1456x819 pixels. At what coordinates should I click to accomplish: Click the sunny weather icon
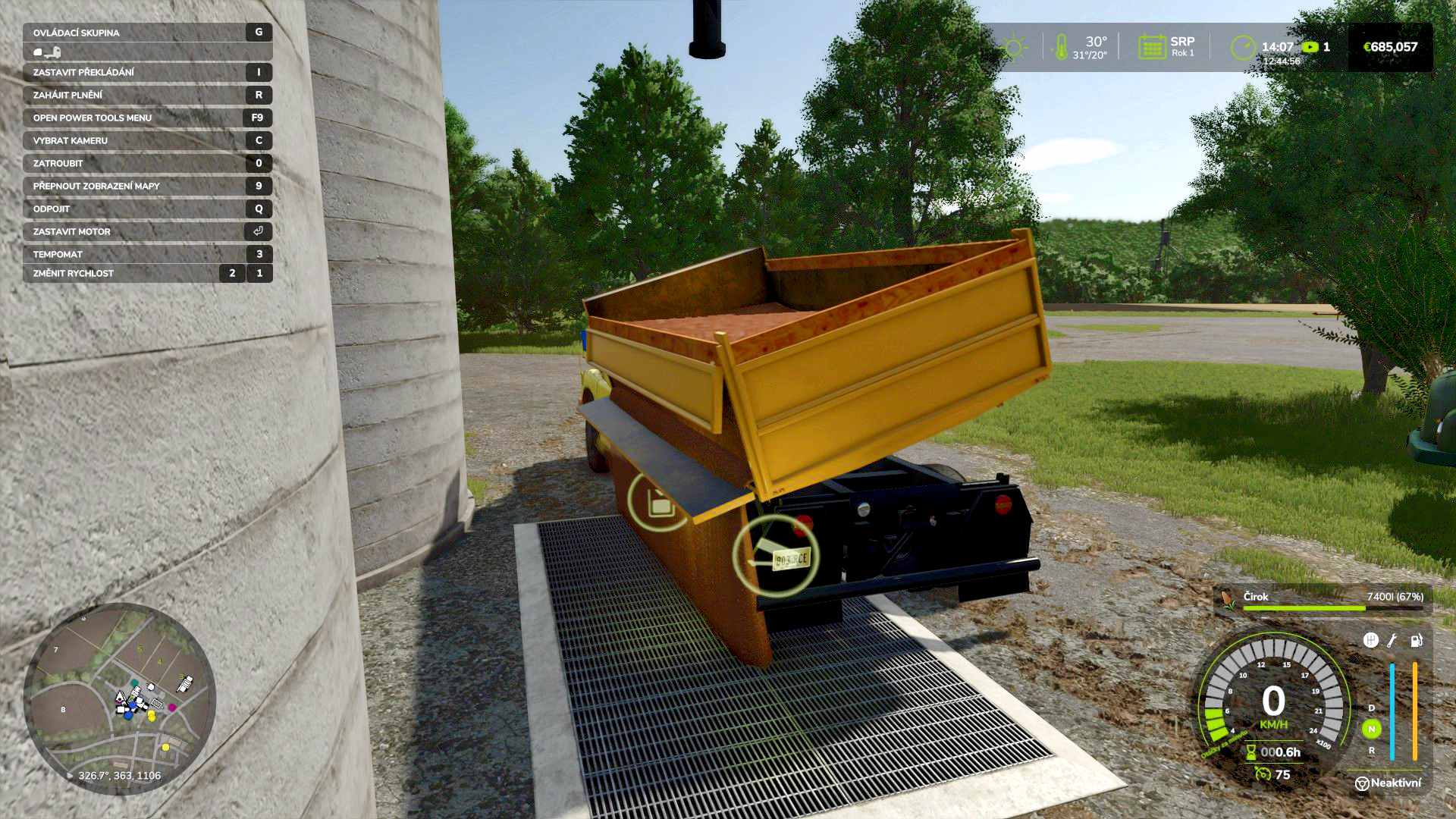pos(1013,48)
